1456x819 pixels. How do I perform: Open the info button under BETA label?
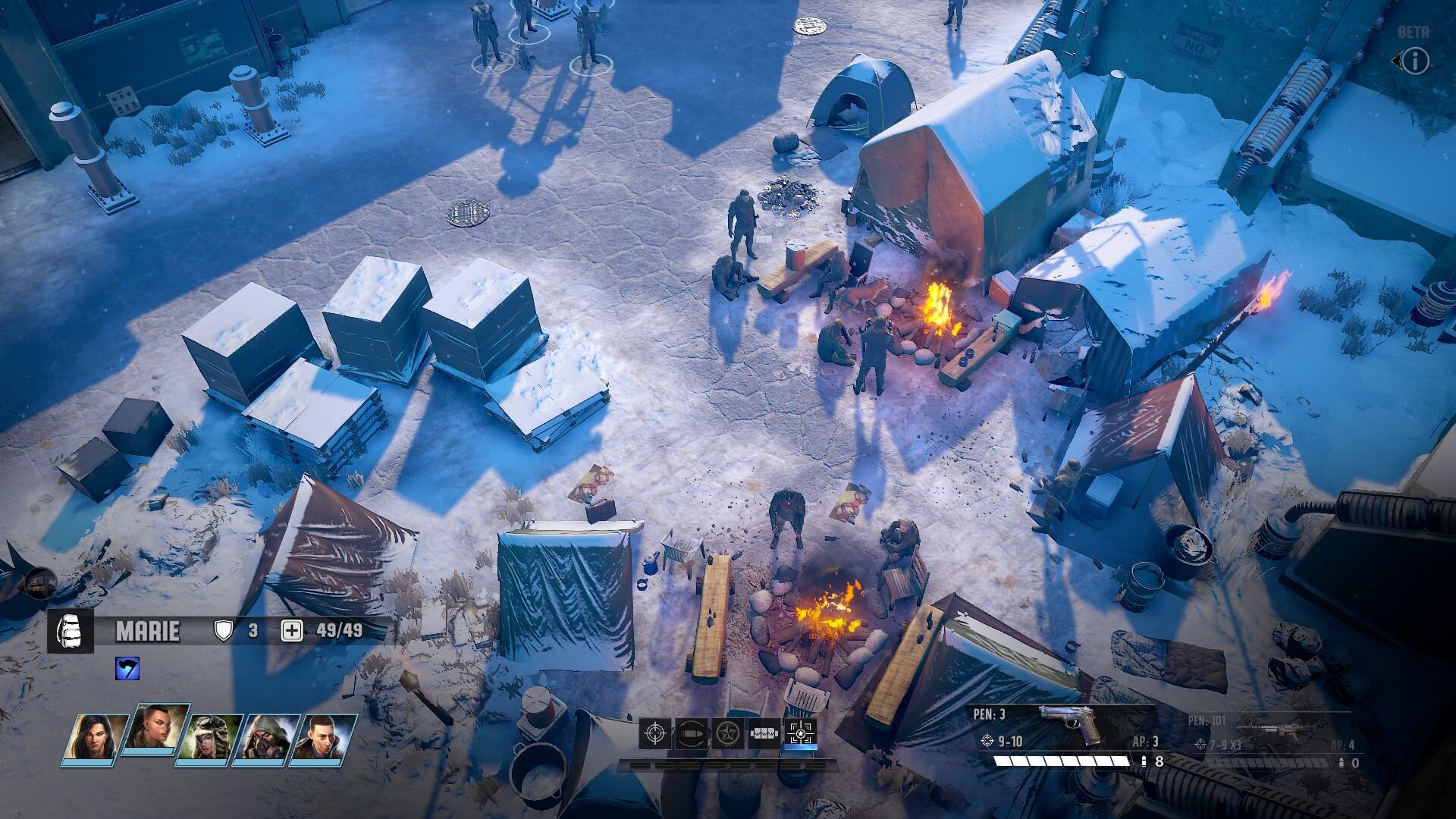(1414, 61)
